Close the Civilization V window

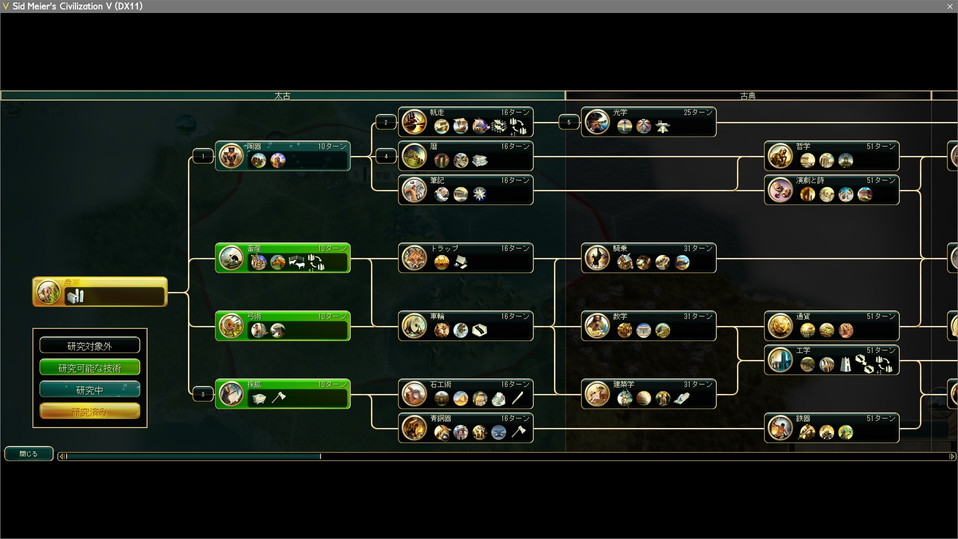click(x=948, y=6)
